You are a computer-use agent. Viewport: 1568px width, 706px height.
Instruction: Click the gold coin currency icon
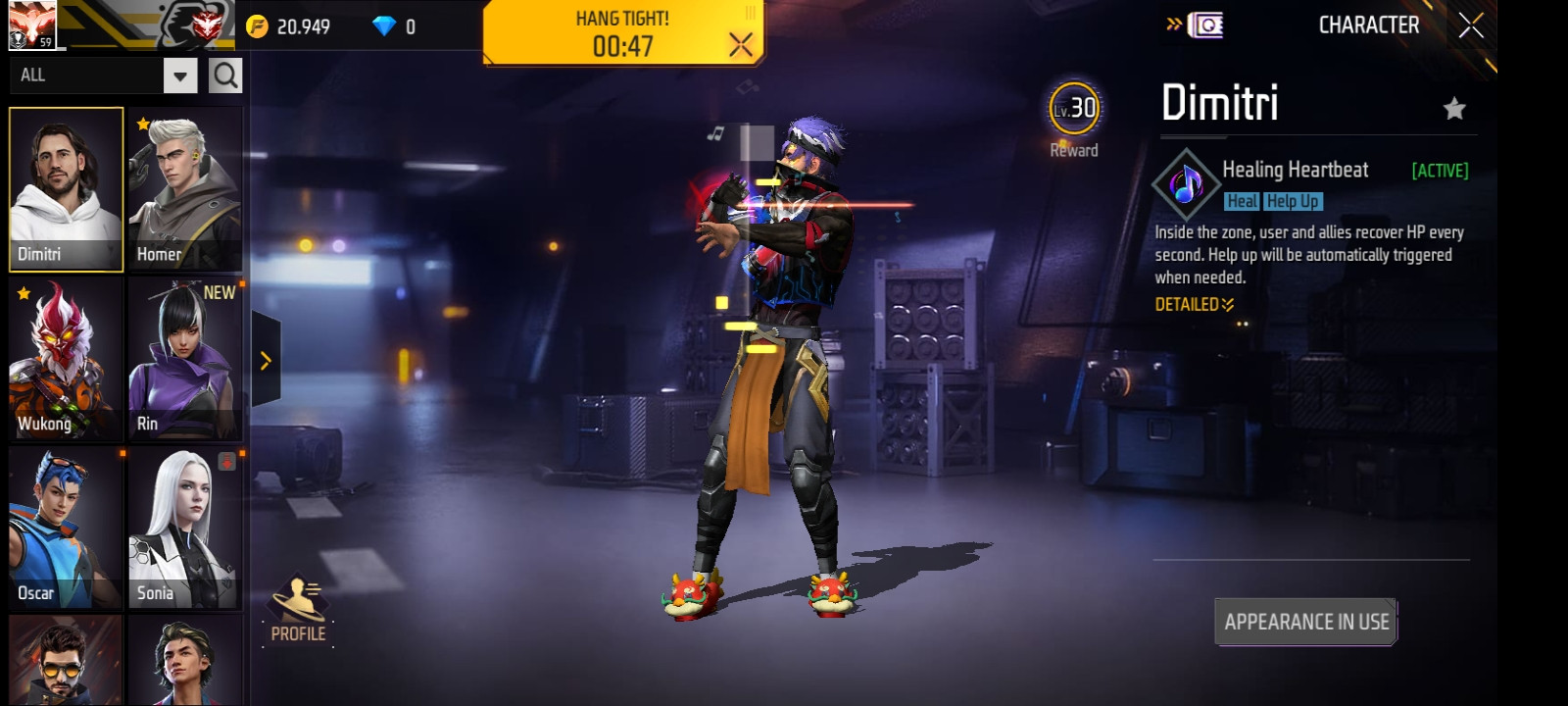coord(258,26)
